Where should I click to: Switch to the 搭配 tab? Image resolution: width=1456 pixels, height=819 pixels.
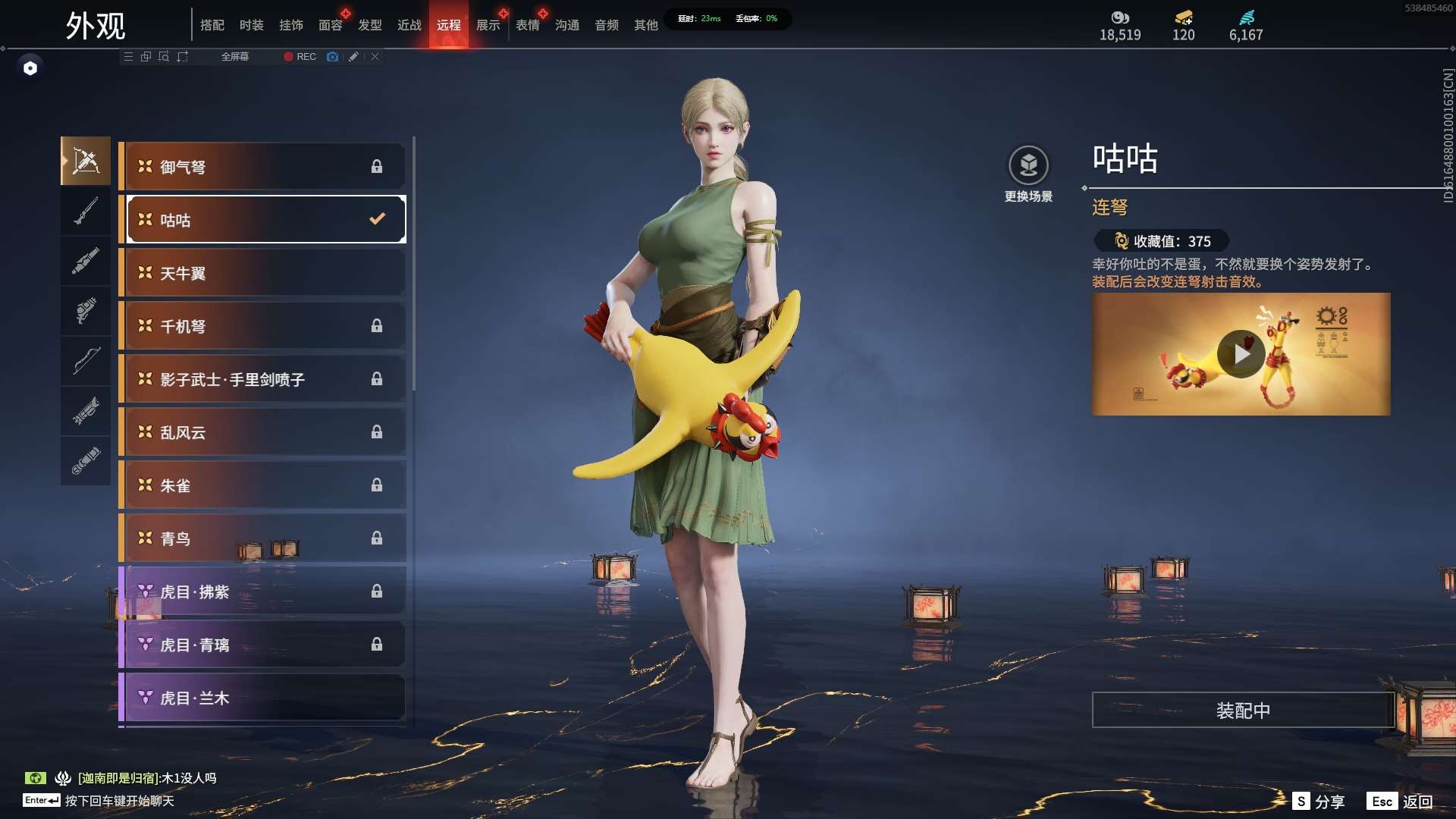pos(212,25)
